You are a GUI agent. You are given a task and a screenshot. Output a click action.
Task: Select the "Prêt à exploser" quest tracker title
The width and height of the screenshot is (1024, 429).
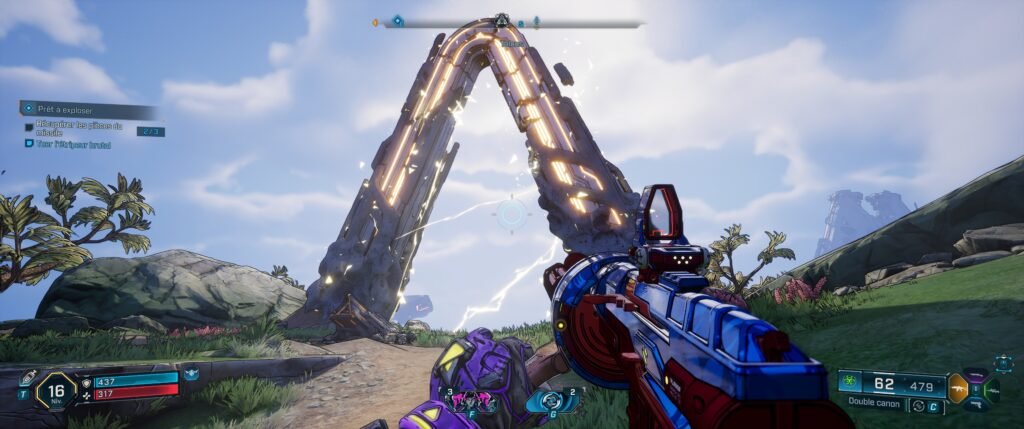pyautogui.click(x=62, y=108)
